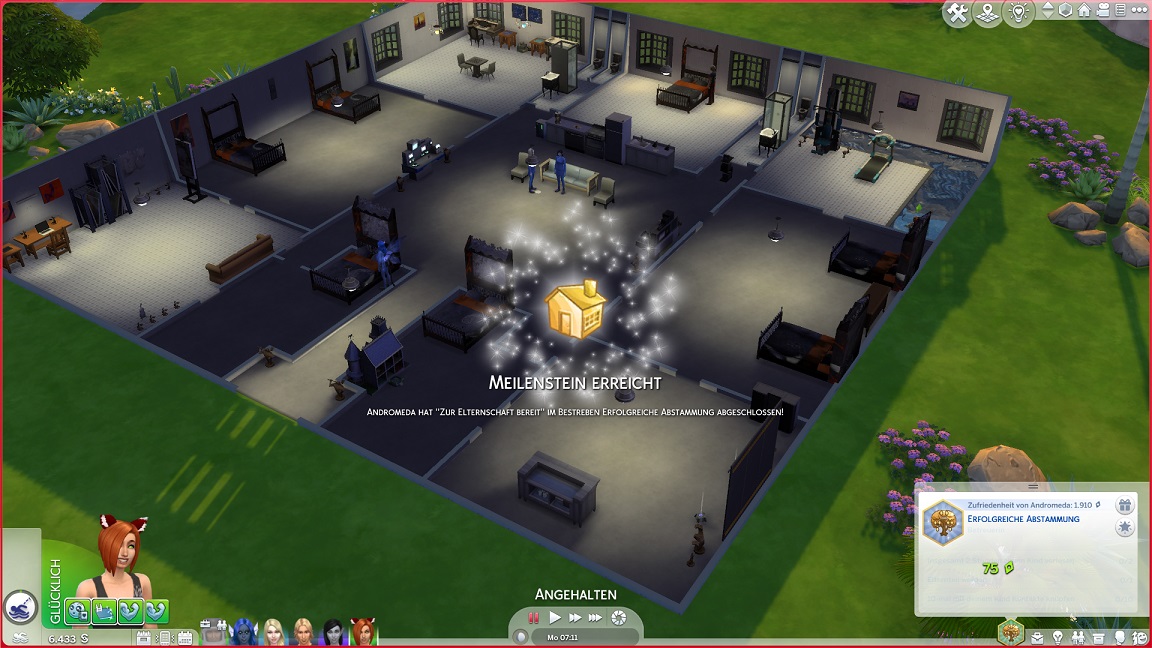Open the aspirations panel tab with tree icon
The image size is (1152, 648).
pyautogui.click(x=1011, y=632)
